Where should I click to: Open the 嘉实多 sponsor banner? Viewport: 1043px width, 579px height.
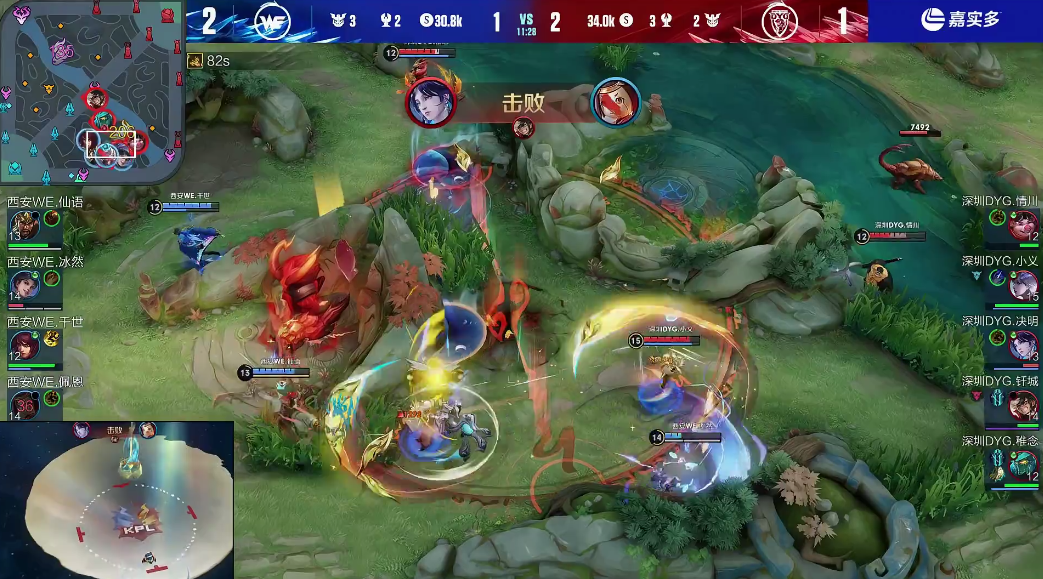(955, 19)
